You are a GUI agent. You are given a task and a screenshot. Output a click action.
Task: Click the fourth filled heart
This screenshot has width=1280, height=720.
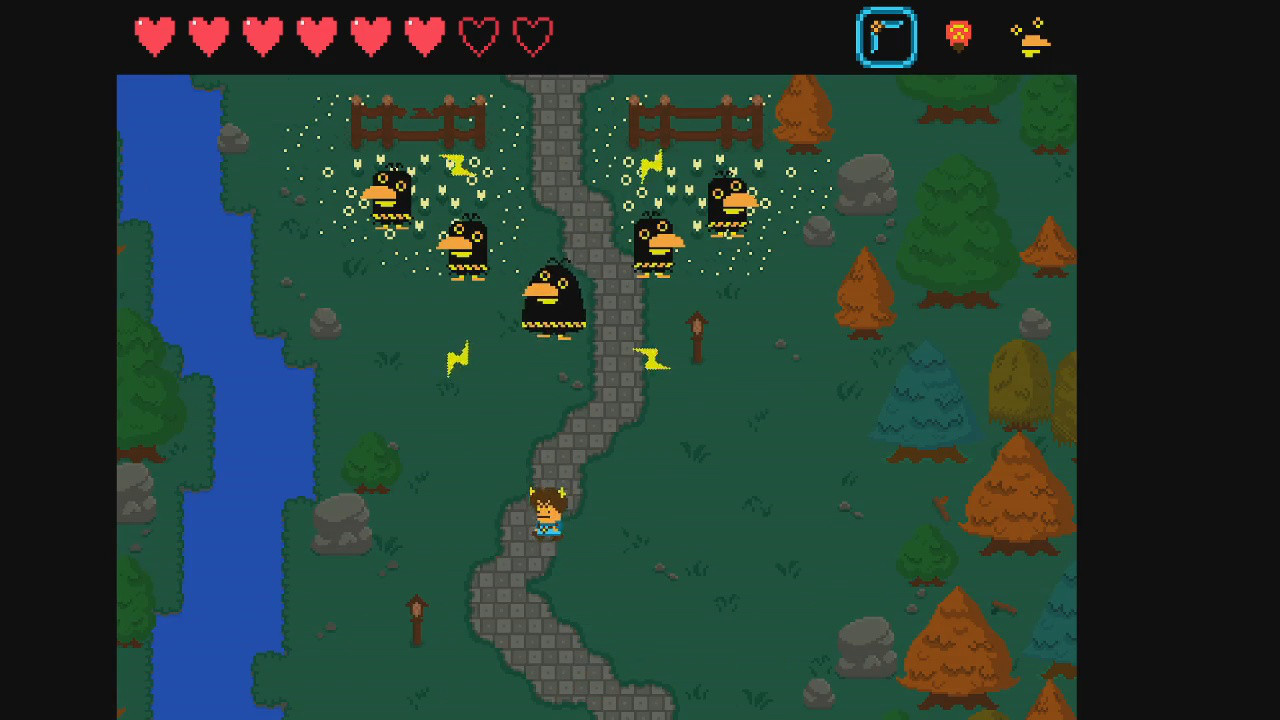pyautogui.click(x=317, y=36)
